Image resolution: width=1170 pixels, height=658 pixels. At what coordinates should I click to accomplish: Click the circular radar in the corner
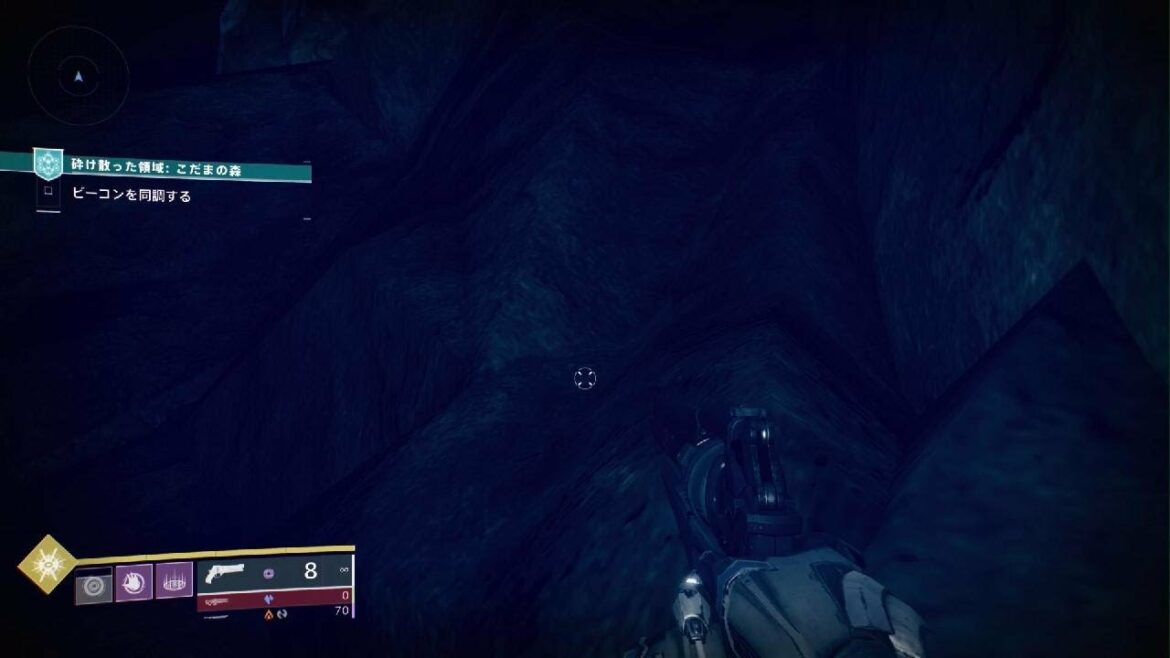pyautogui.click(x=78, y=75)
